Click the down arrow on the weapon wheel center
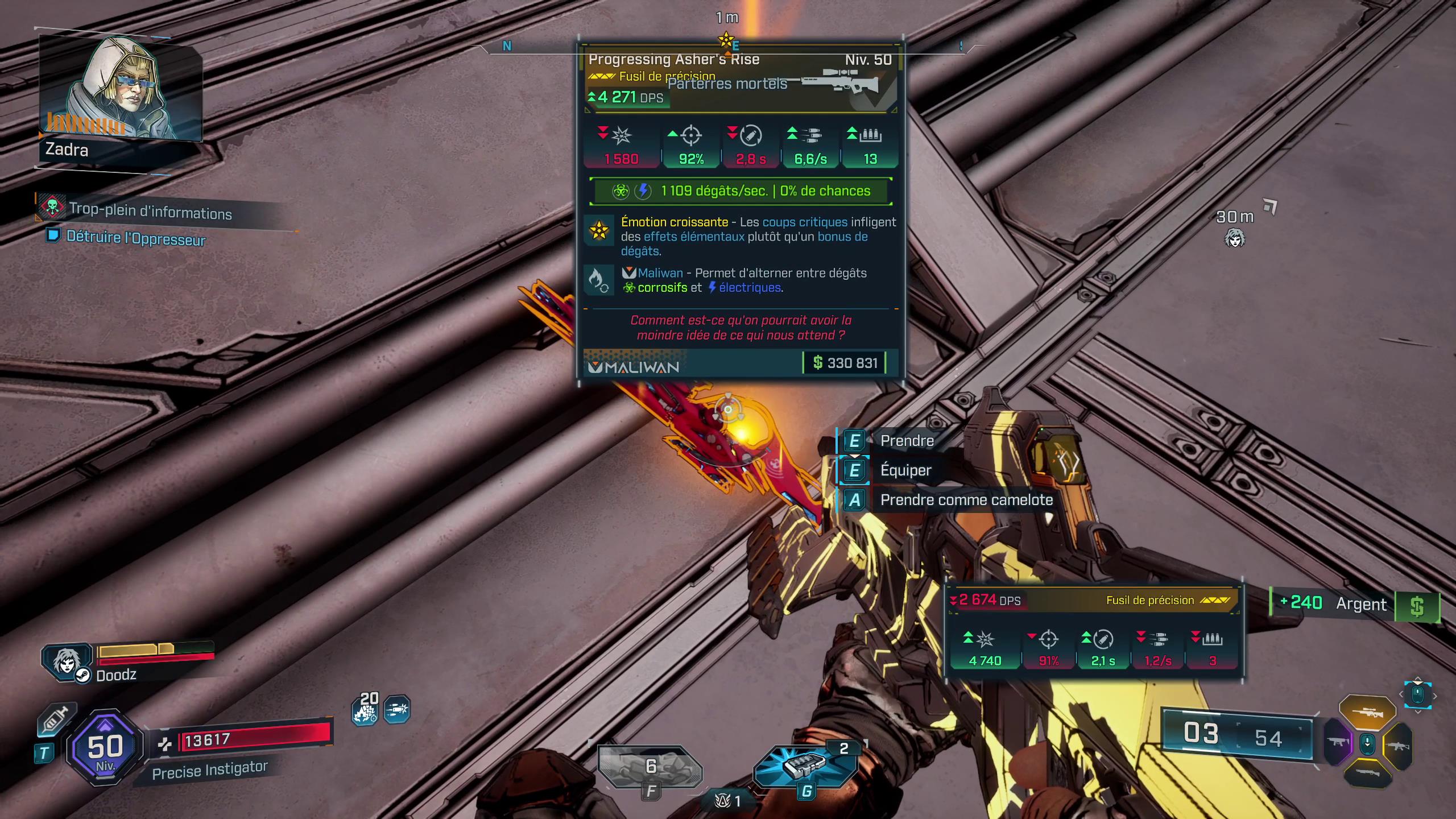The height and width of the screenshot is (819, 1456). click(1367, 743)
